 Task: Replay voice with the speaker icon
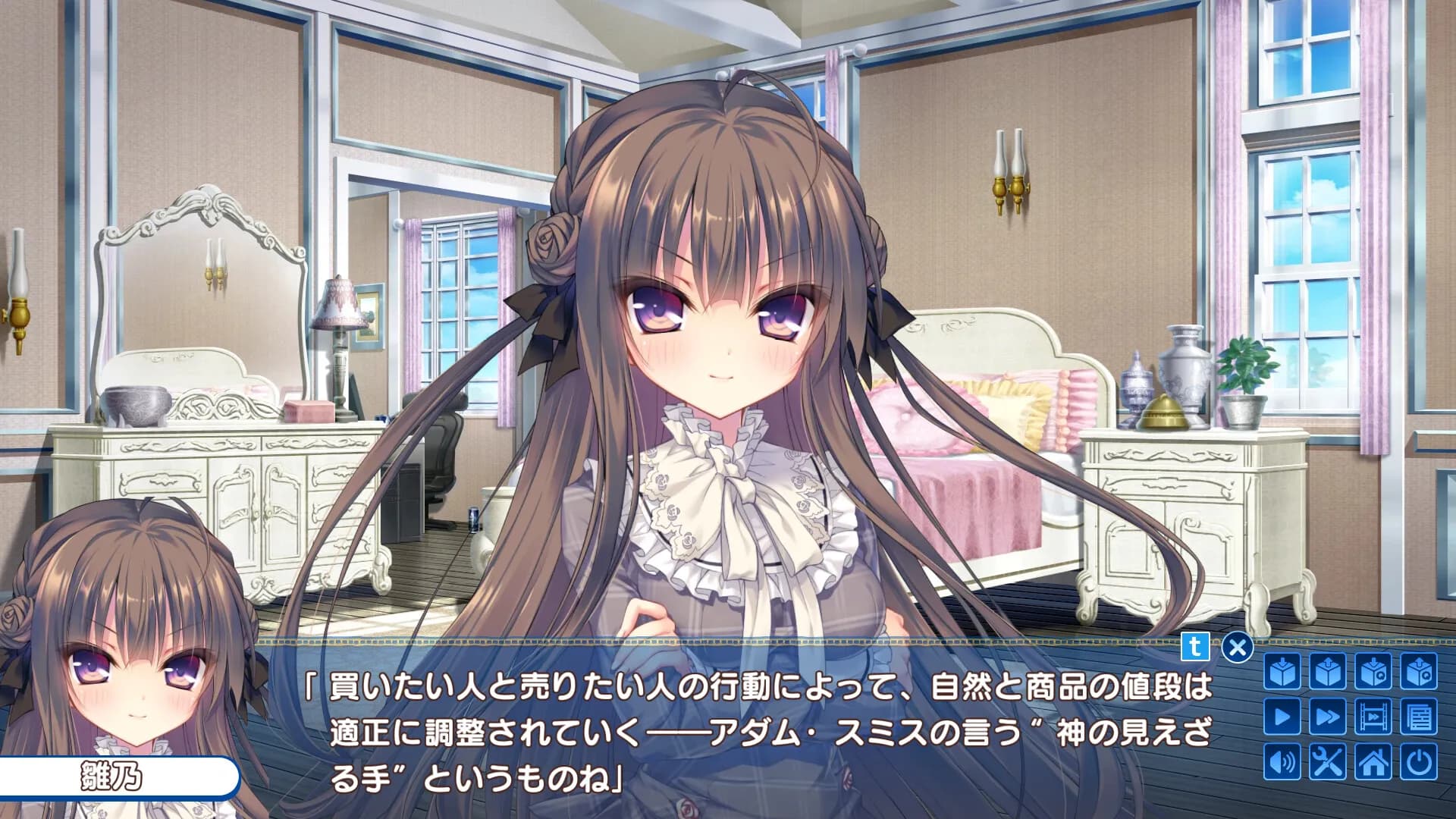[1282, 761]
